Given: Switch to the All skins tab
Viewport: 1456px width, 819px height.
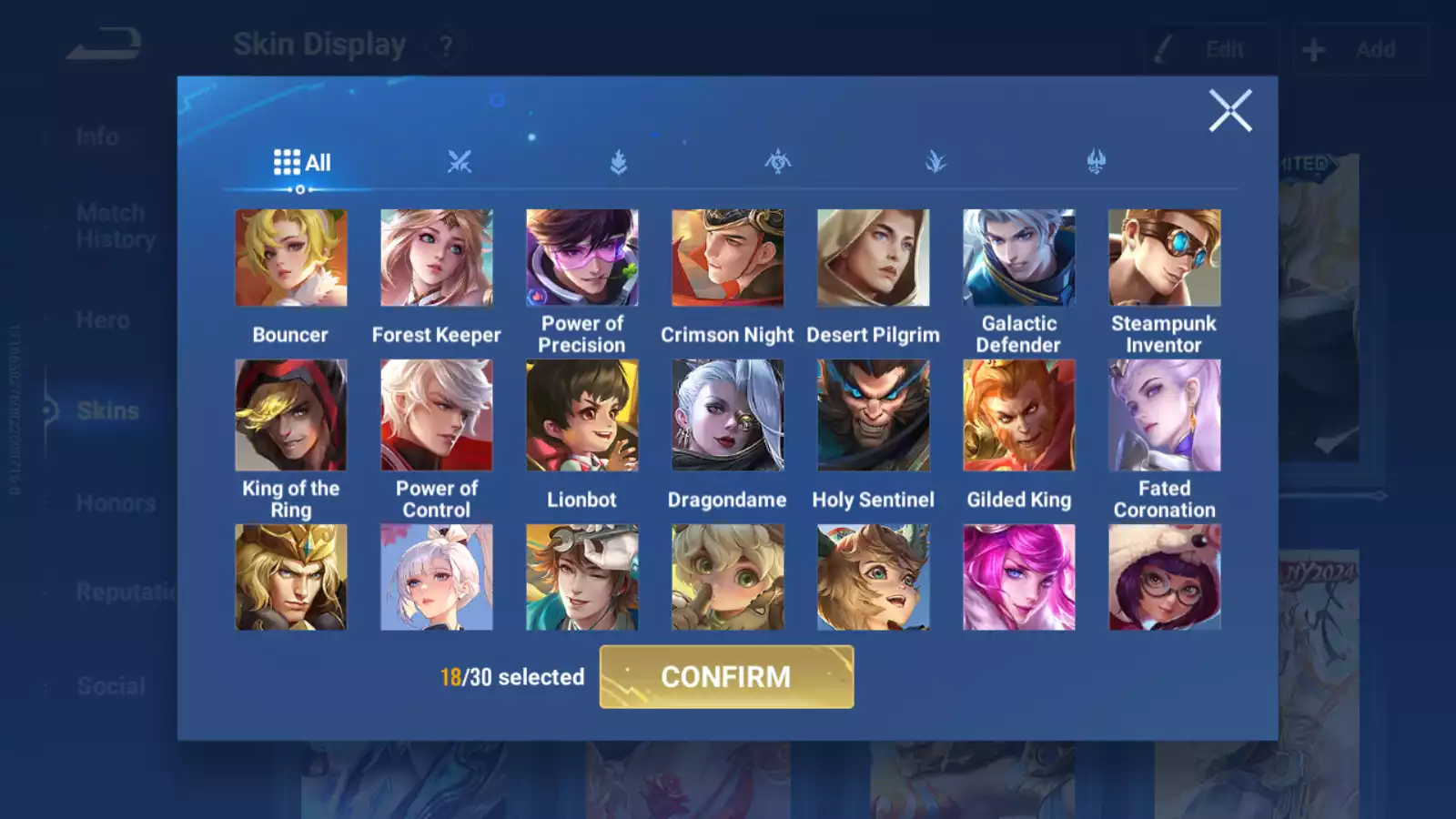Looking at the screenshot, I should click(301, 163).
